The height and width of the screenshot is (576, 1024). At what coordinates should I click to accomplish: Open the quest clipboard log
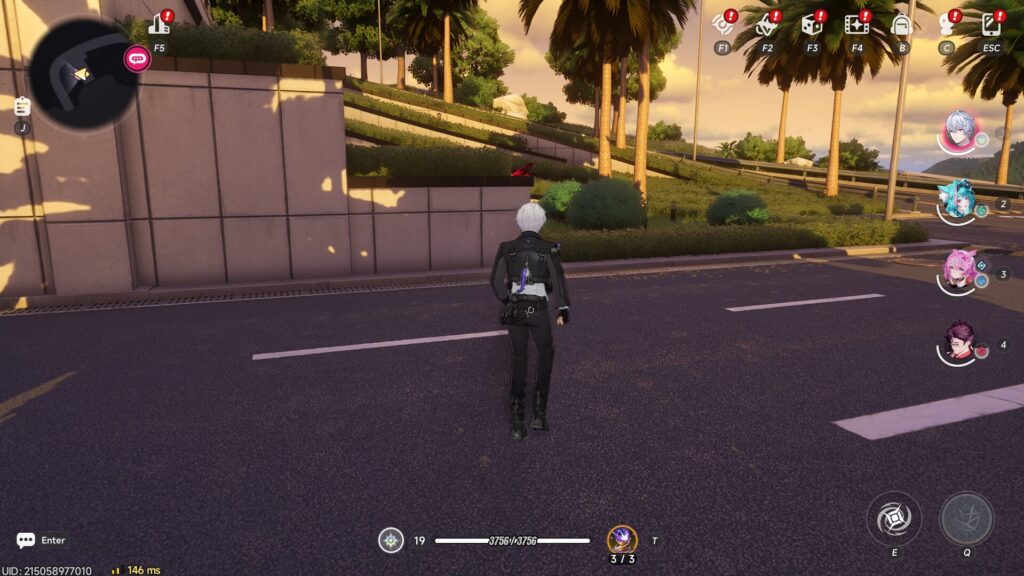(x=22, y=106)
